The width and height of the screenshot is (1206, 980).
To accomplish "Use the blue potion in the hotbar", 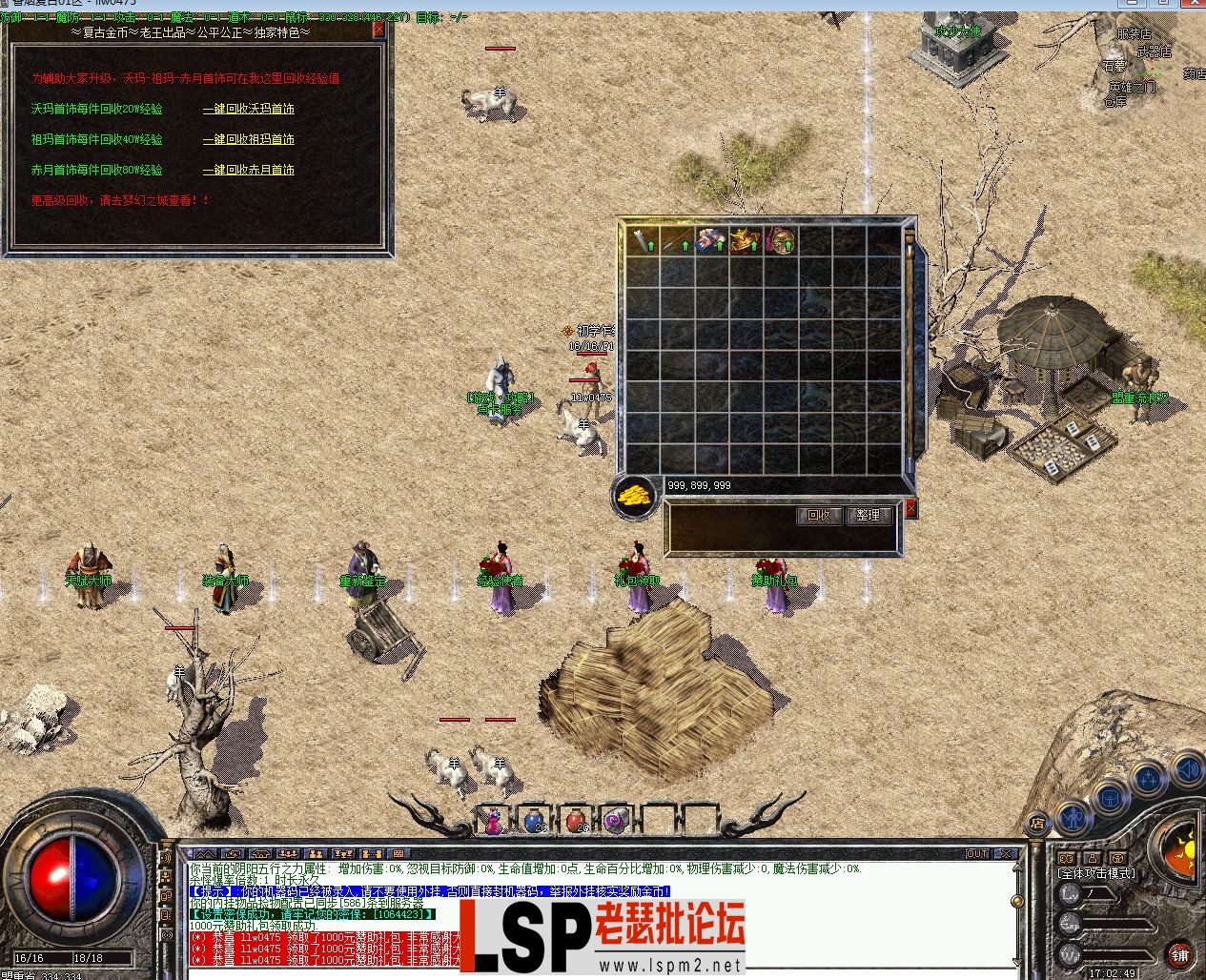I will pyautogui.click(x=534, y=820).
